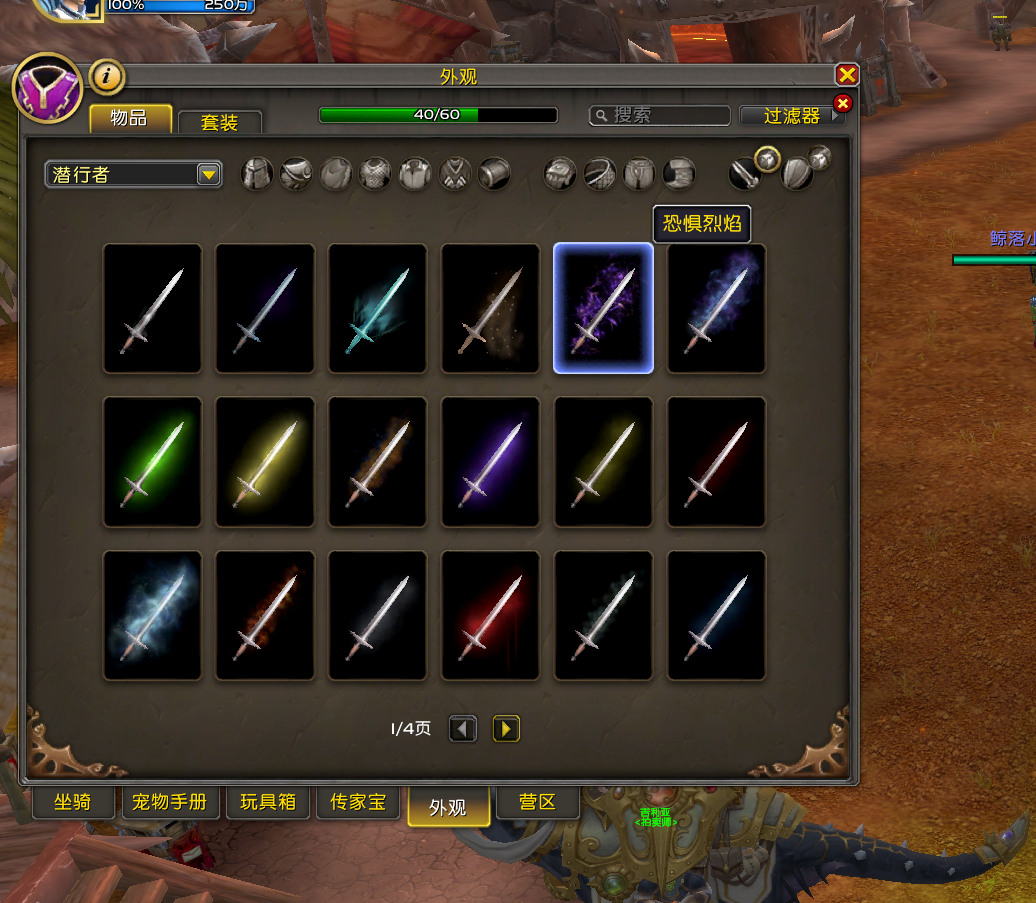Viewport: 1036px width, 903px height.
Task: Go to the next page of illusions
Action: 506,729
